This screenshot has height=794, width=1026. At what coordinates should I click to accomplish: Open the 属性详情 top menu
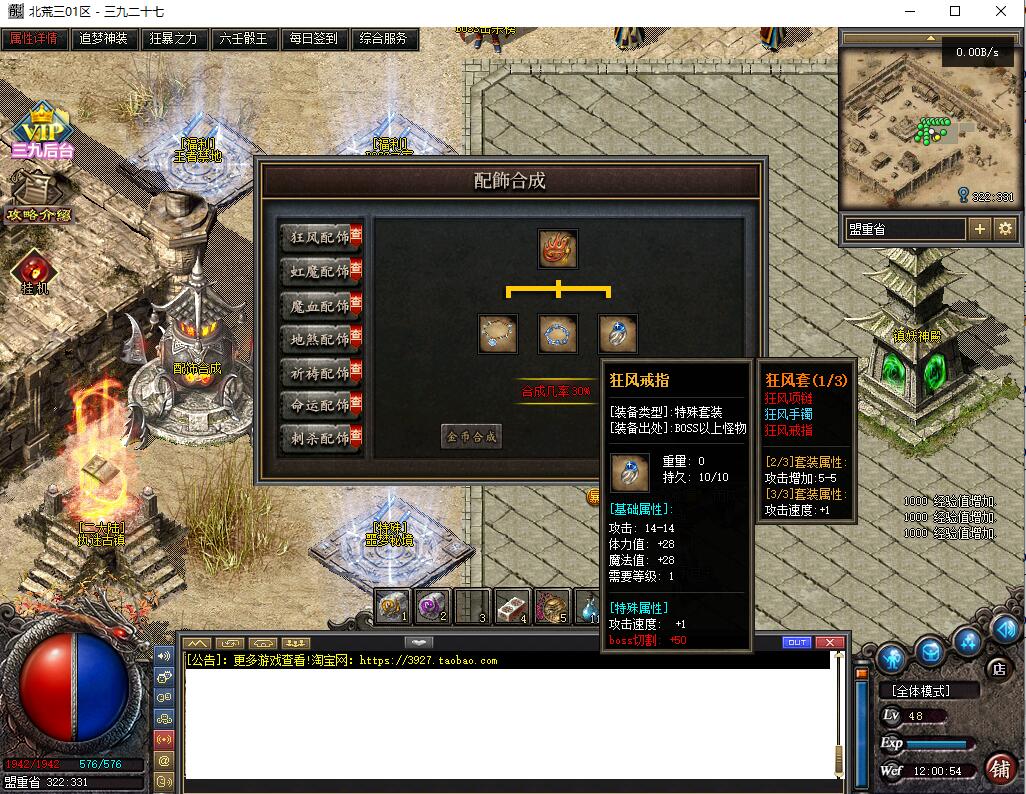click(34, 39)
